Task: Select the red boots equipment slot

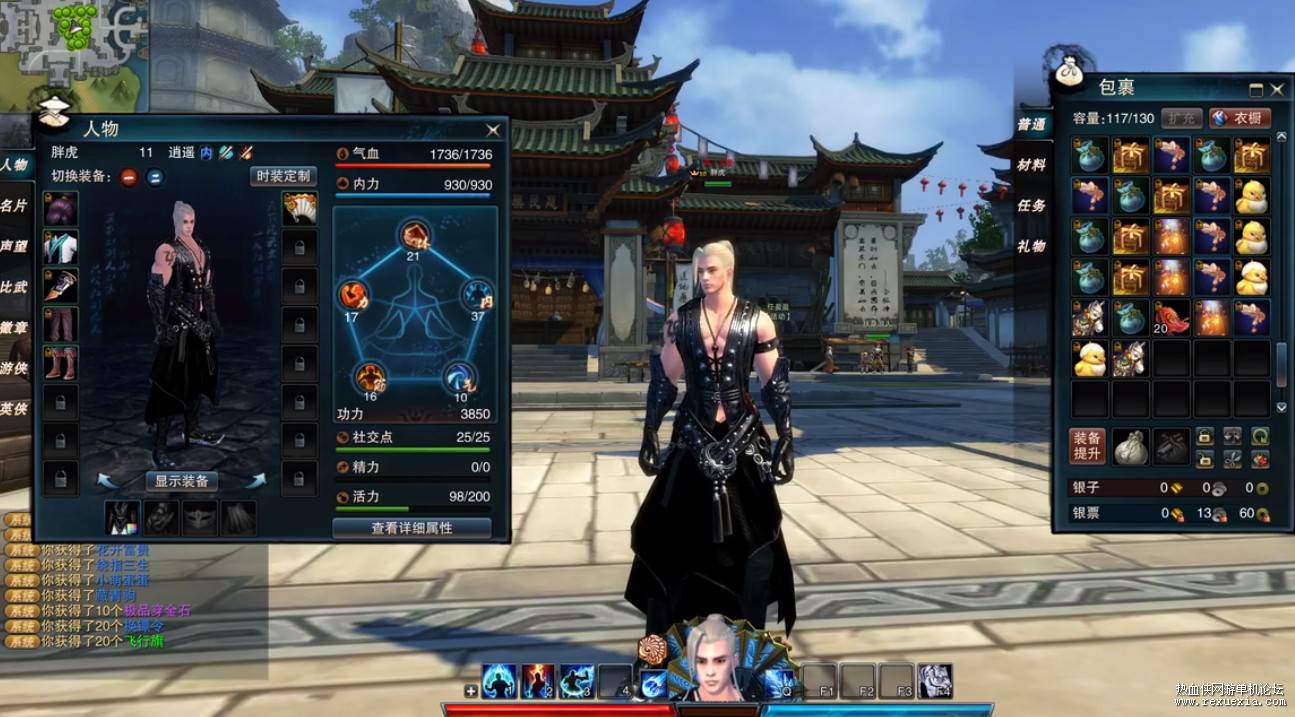Action: 60,363
